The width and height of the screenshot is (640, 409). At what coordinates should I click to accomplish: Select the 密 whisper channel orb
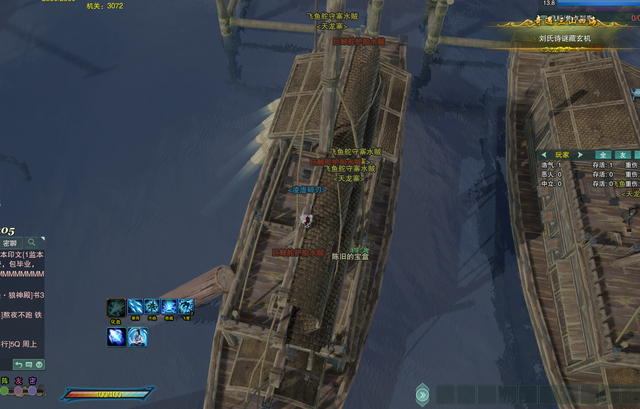point(33,391)
